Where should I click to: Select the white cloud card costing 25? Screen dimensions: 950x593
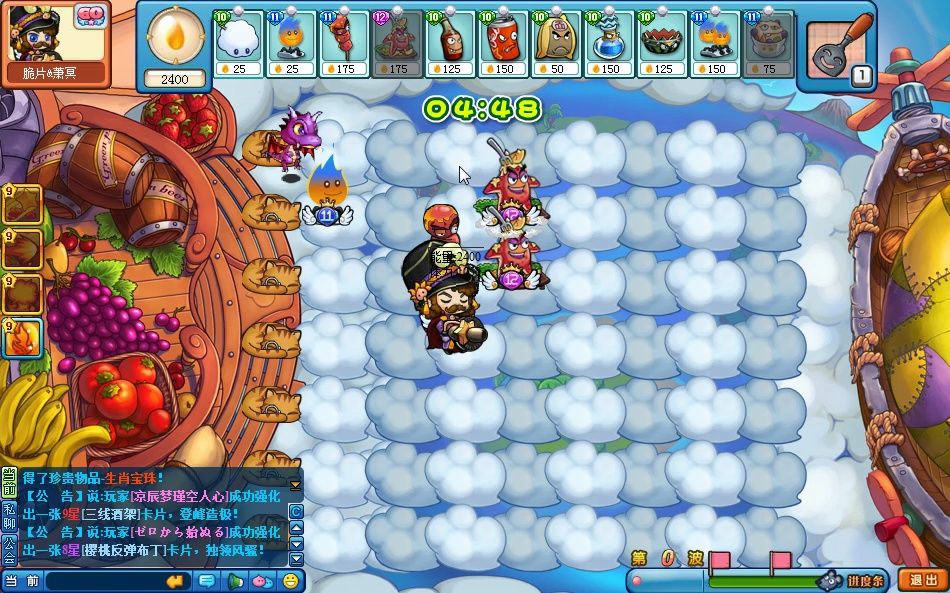coord(239,44)
